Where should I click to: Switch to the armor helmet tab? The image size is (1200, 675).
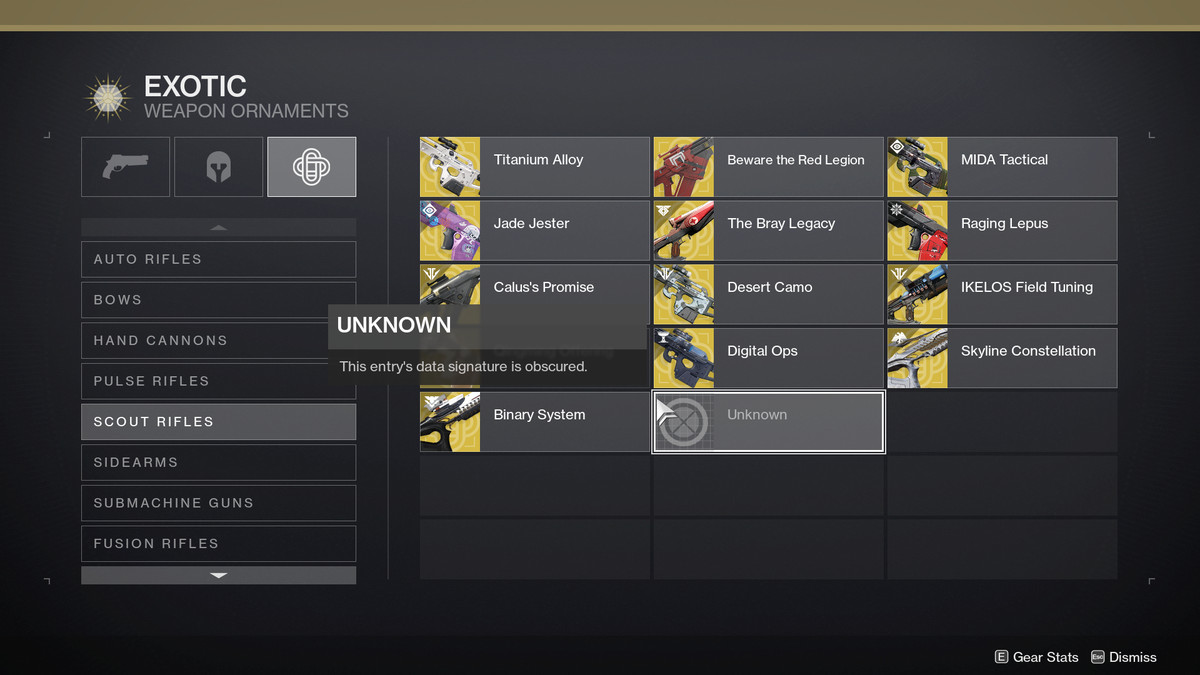click(x=218, y=167)
